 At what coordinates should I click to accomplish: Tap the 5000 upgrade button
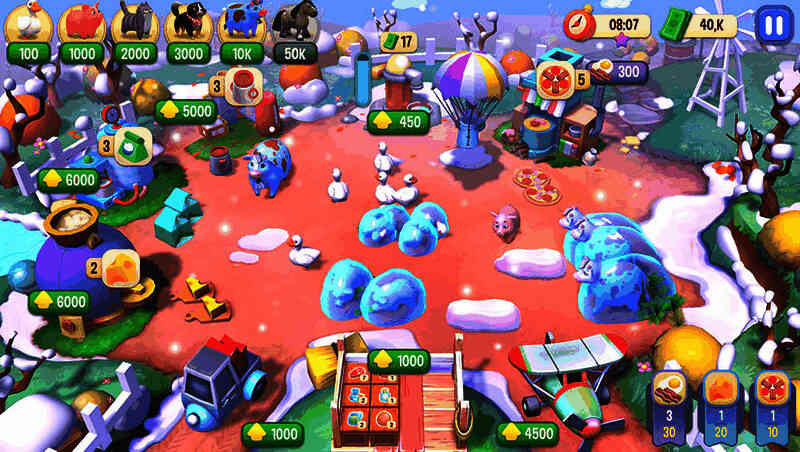tap(185, 110)
